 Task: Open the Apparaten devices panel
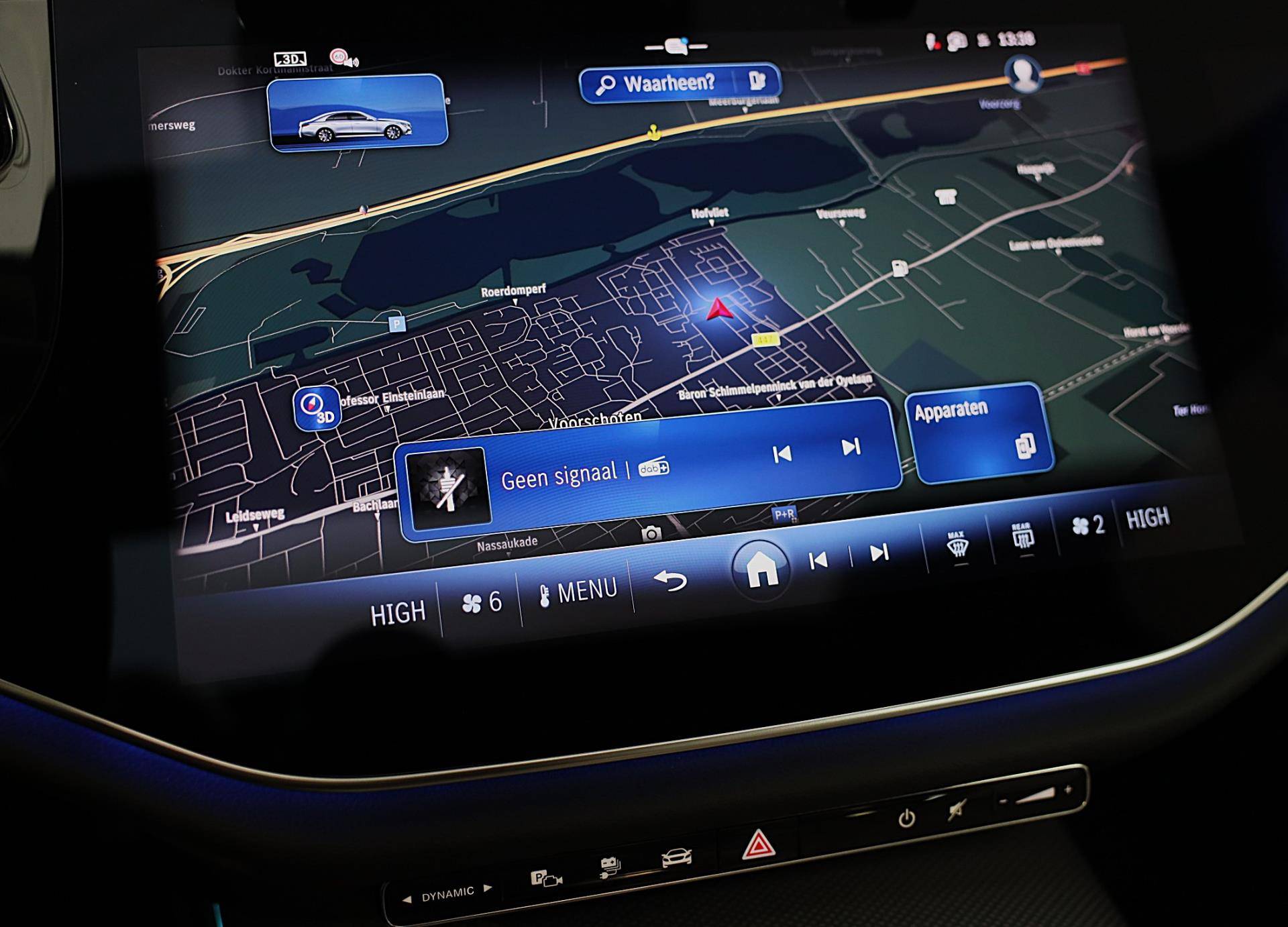(x=979, y=432)
